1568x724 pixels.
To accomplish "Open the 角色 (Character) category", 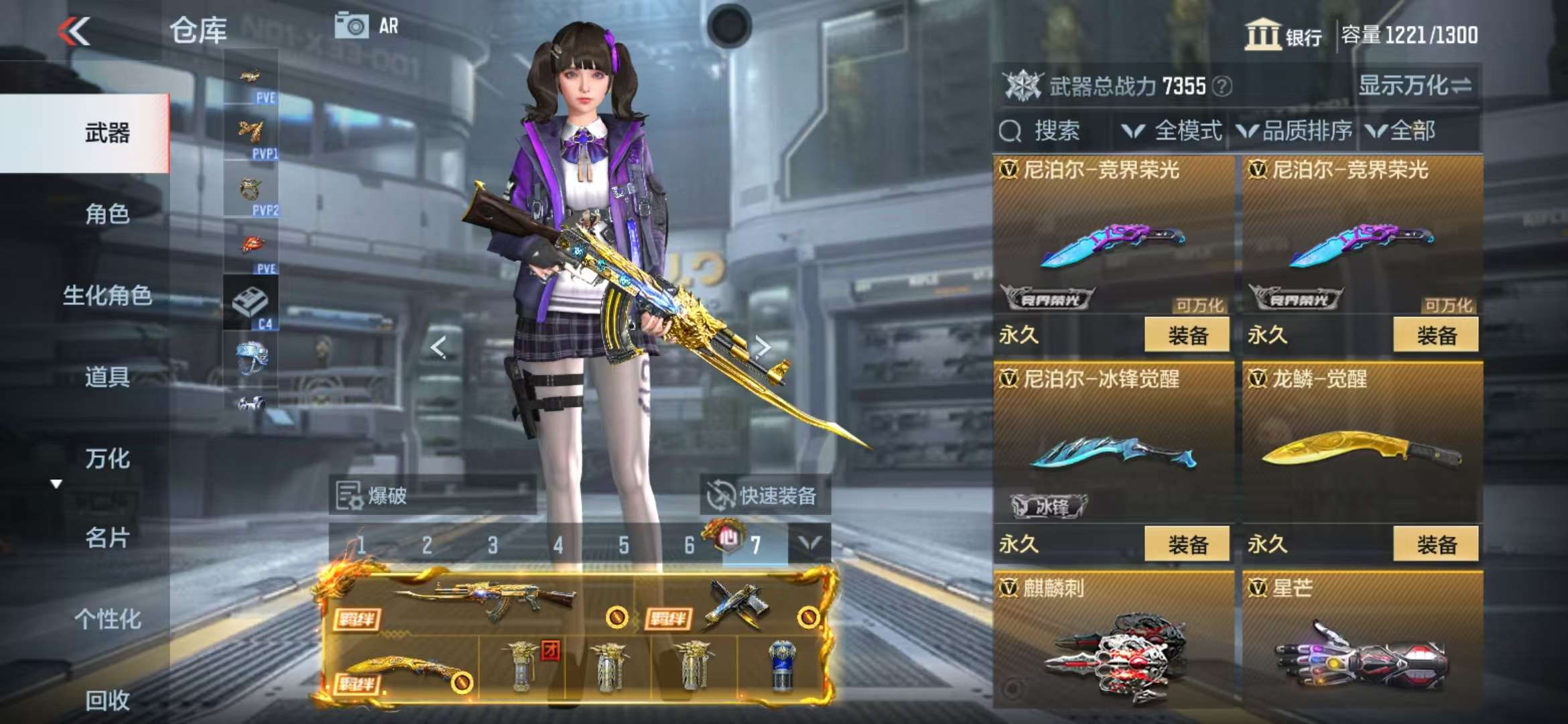I will point(107,214).
